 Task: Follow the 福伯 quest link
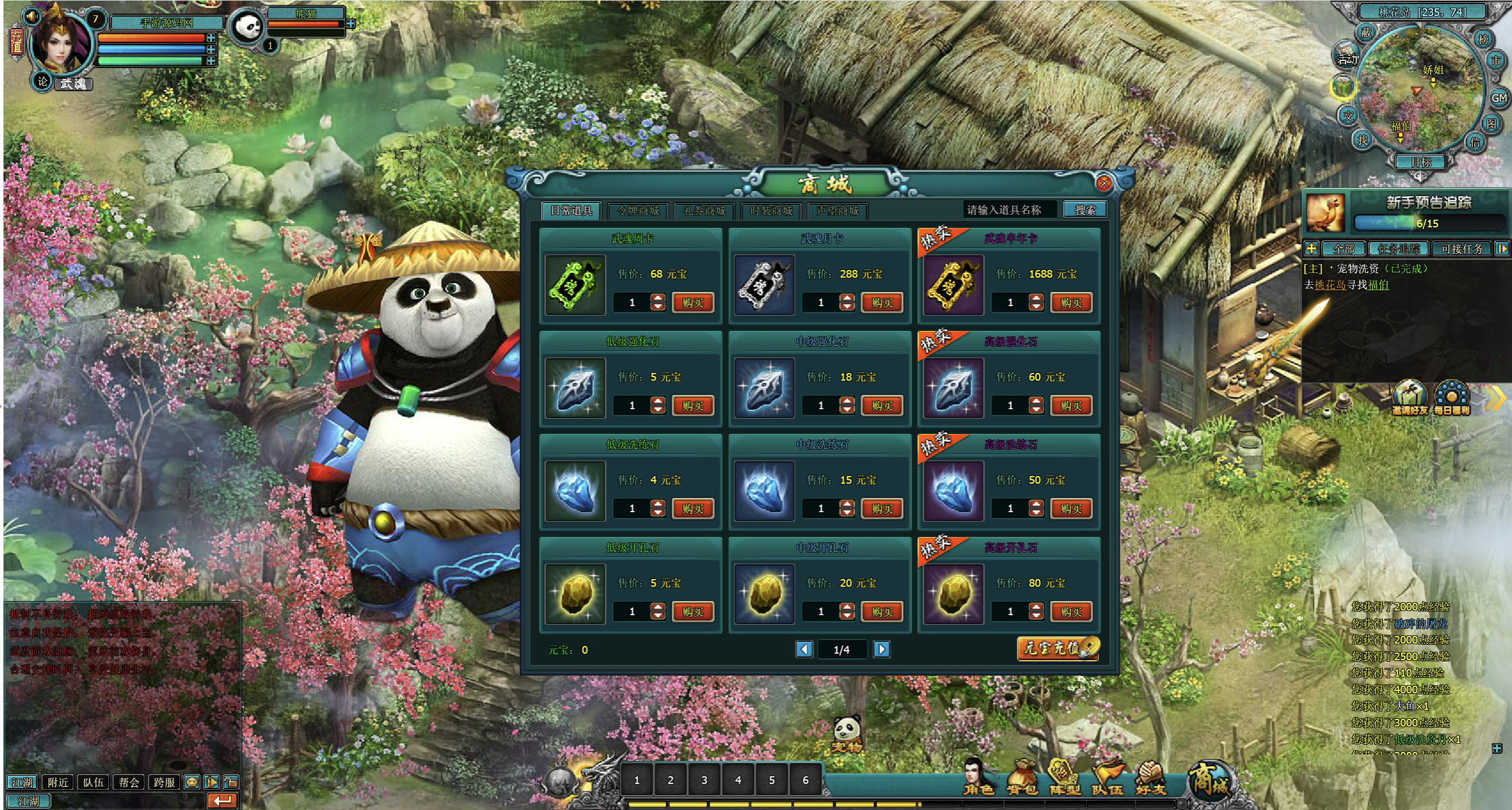(x=1378, y=285)
